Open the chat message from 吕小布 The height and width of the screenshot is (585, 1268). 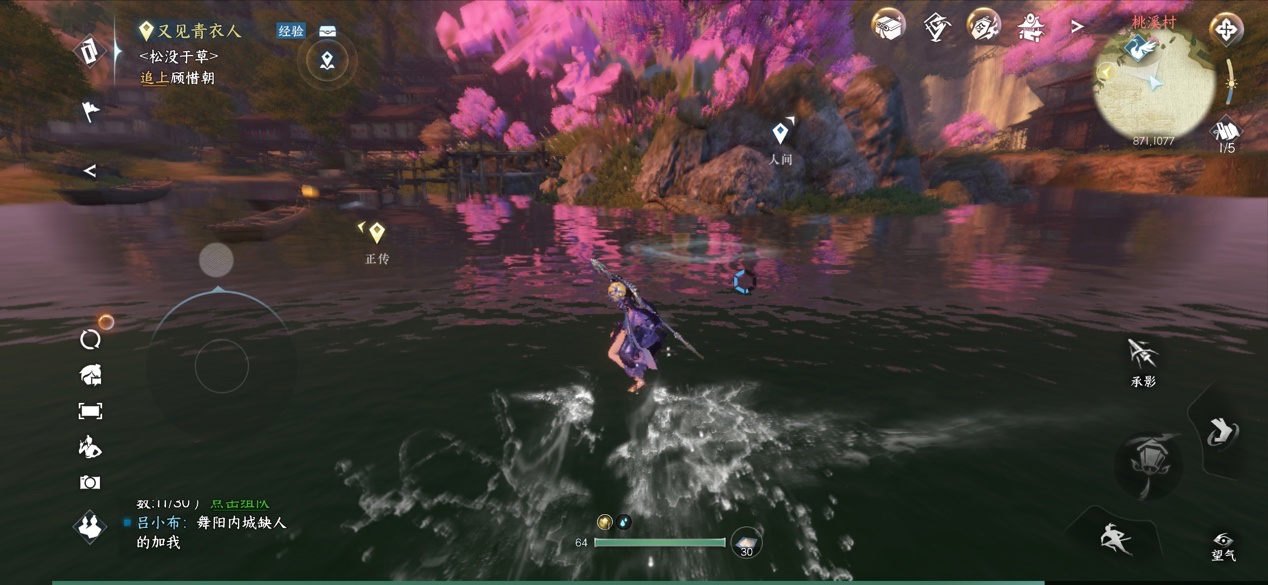(x=212, y=531)
